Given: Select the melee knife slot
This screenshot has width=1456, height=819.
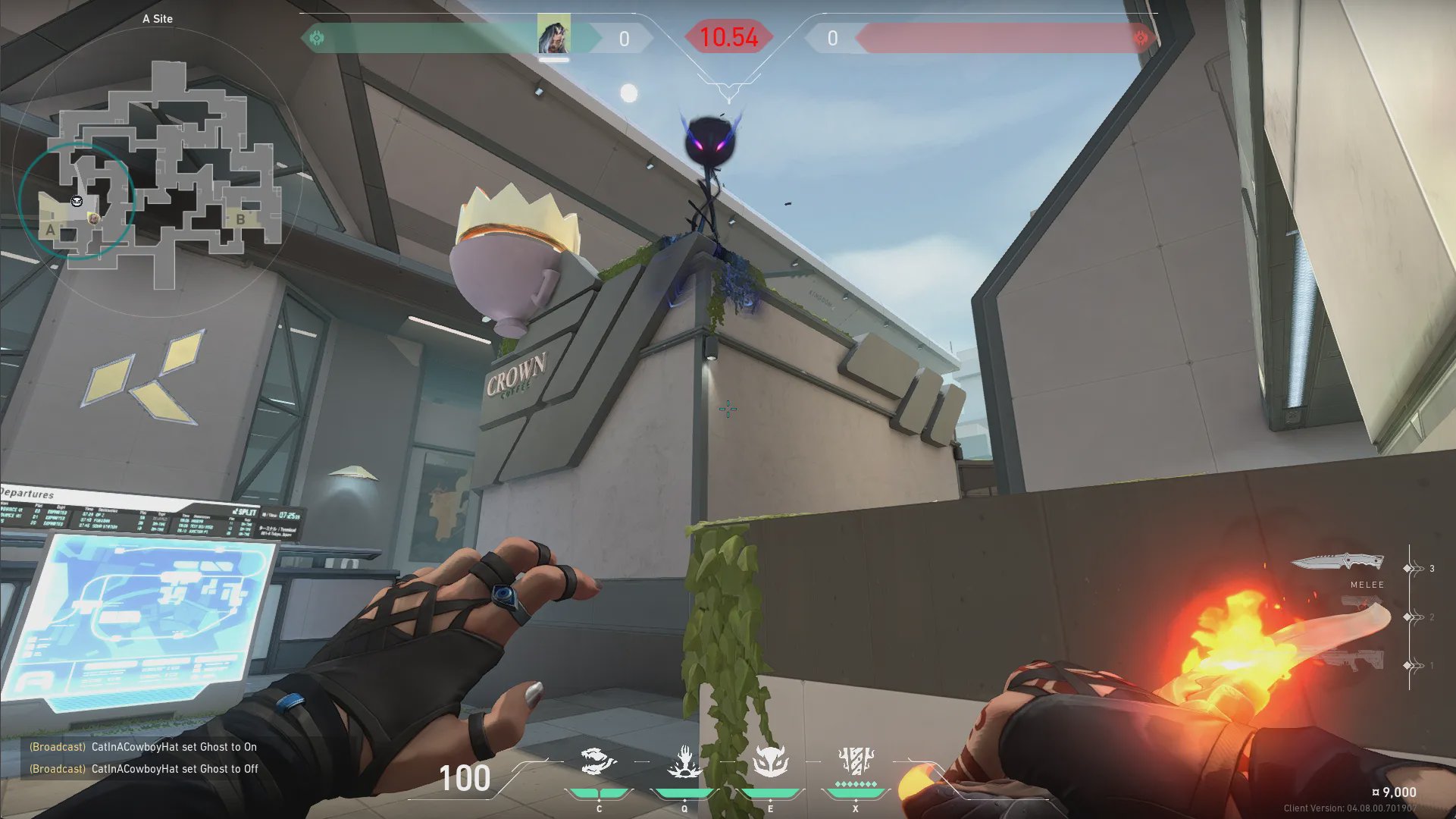Looking at the screenshot, I should 1338,563.
